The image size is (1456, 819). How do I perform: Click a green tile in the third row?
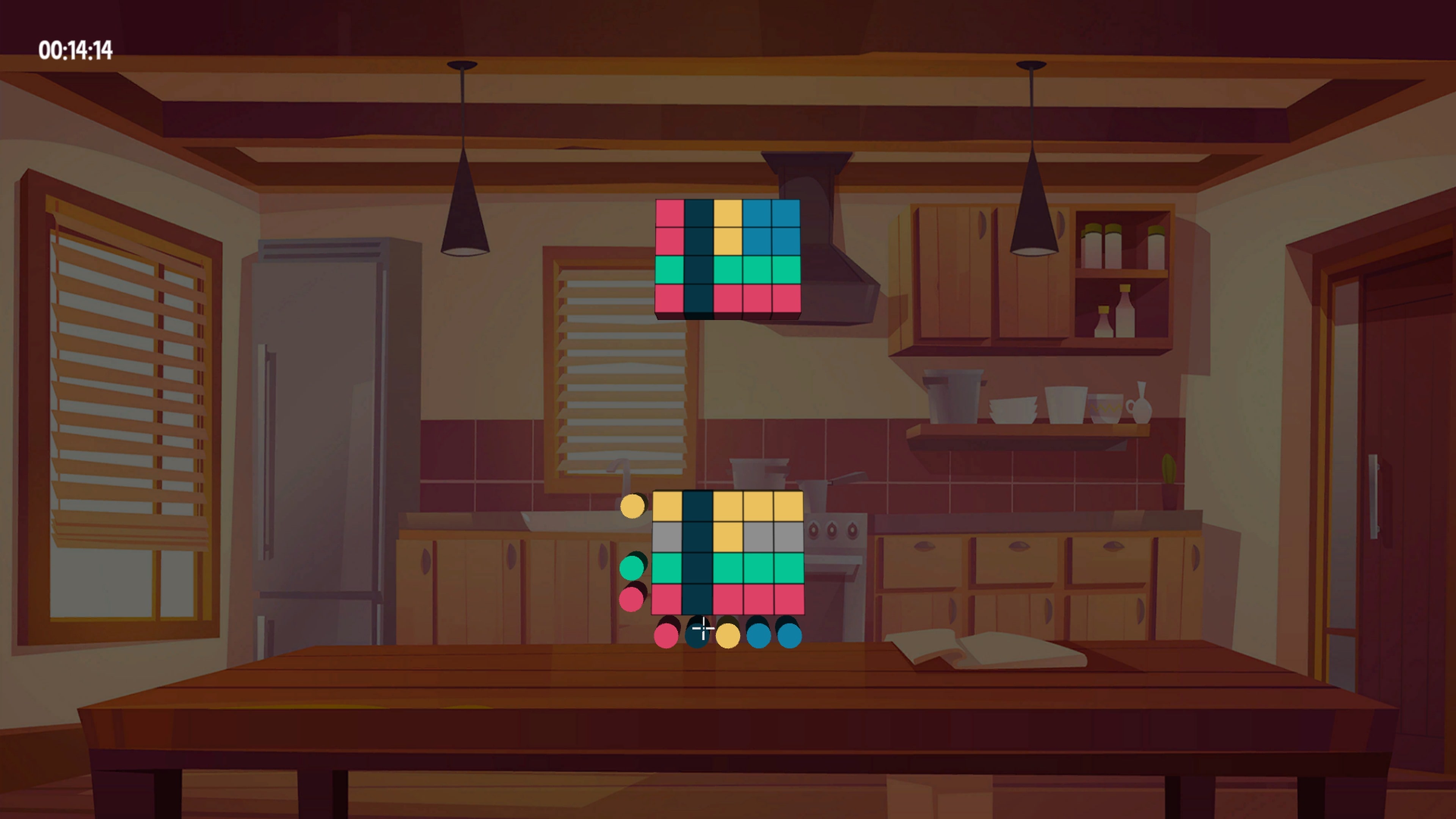pyautogui.click(x=728, y=567)
